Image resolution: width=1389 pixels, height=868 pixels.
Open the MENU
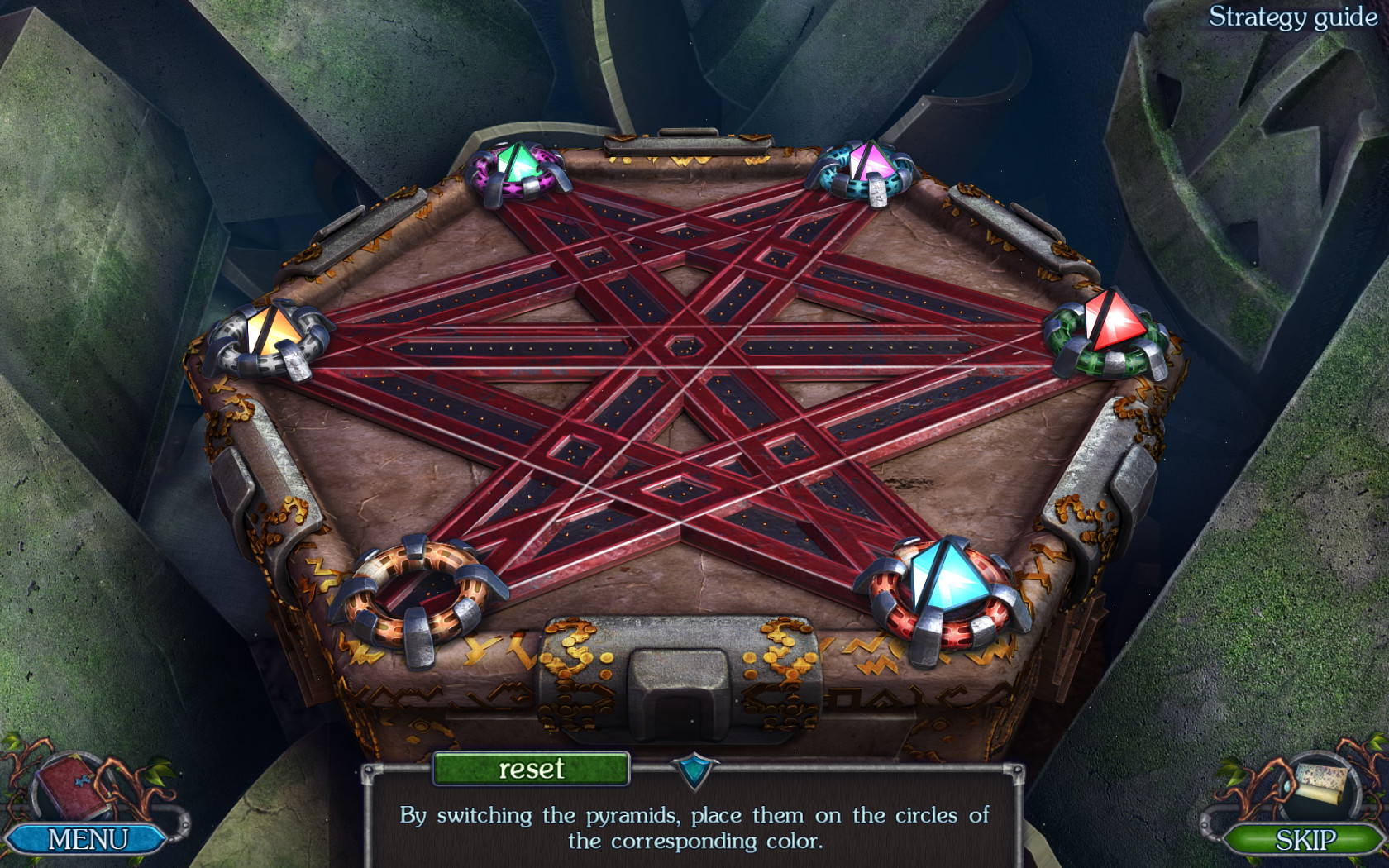[x=87, y=839]
